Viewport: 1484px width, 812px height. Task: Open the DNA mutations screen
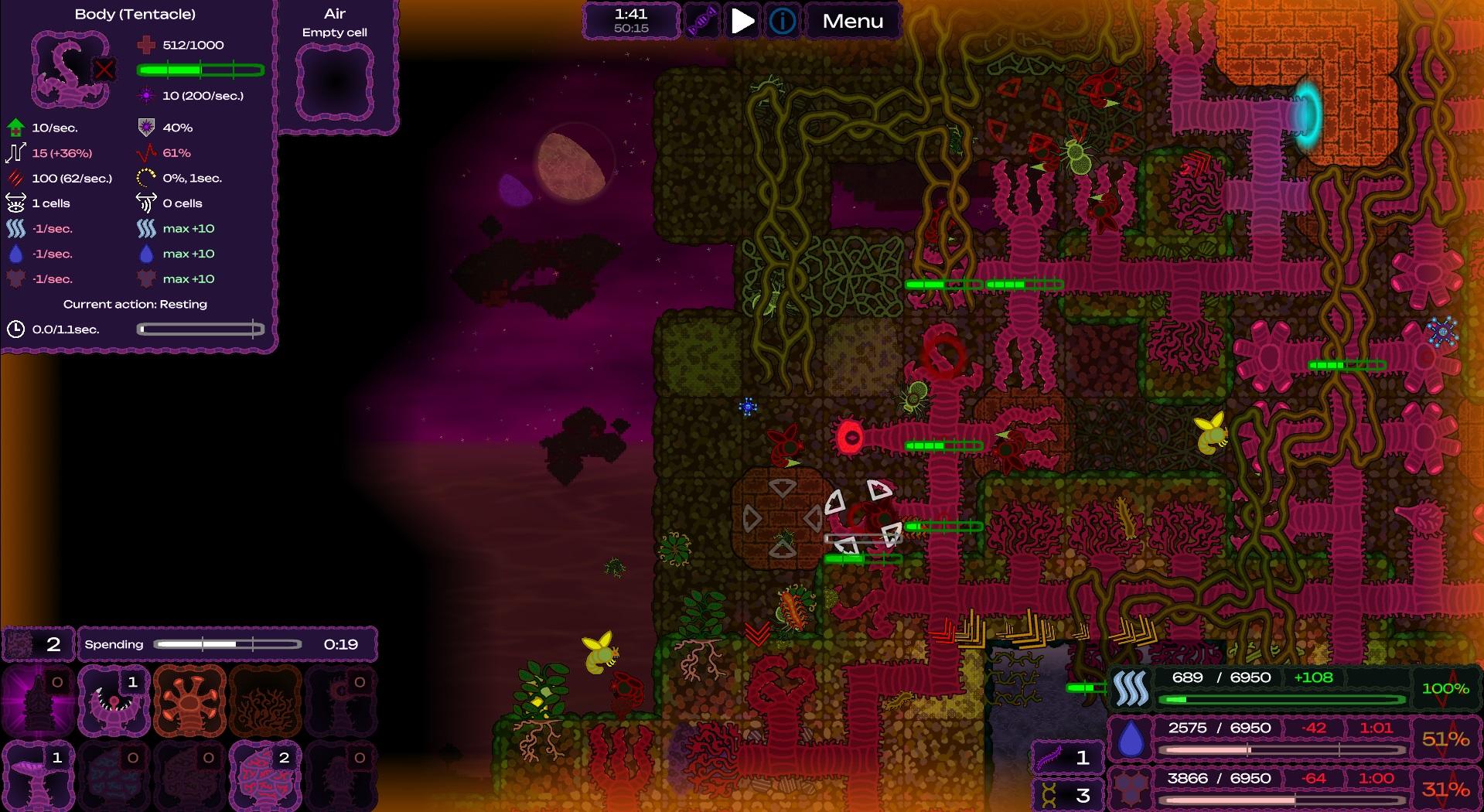tap(702, 21)
